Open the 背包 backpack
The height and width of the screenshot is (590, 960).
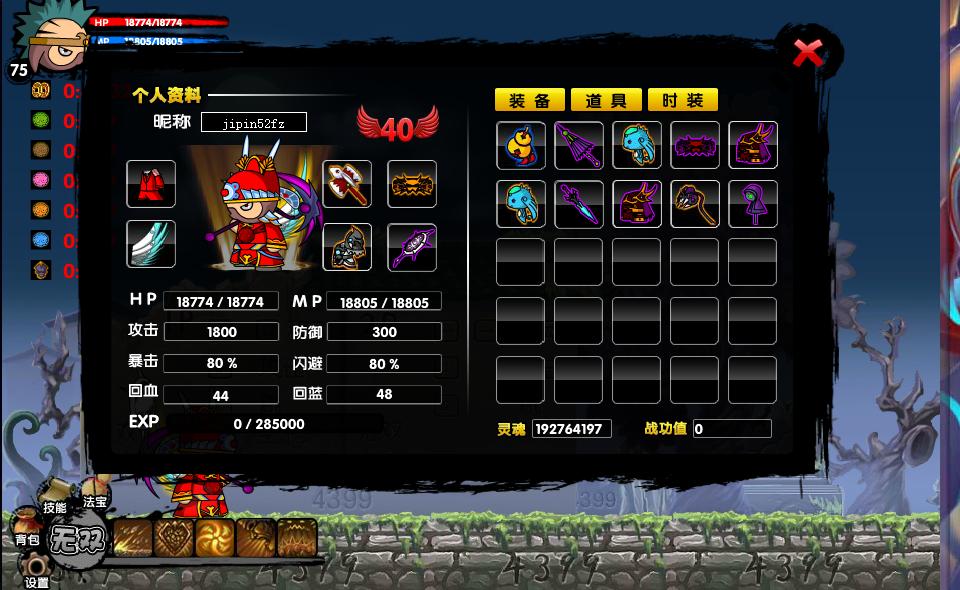(x=27, y=533)
